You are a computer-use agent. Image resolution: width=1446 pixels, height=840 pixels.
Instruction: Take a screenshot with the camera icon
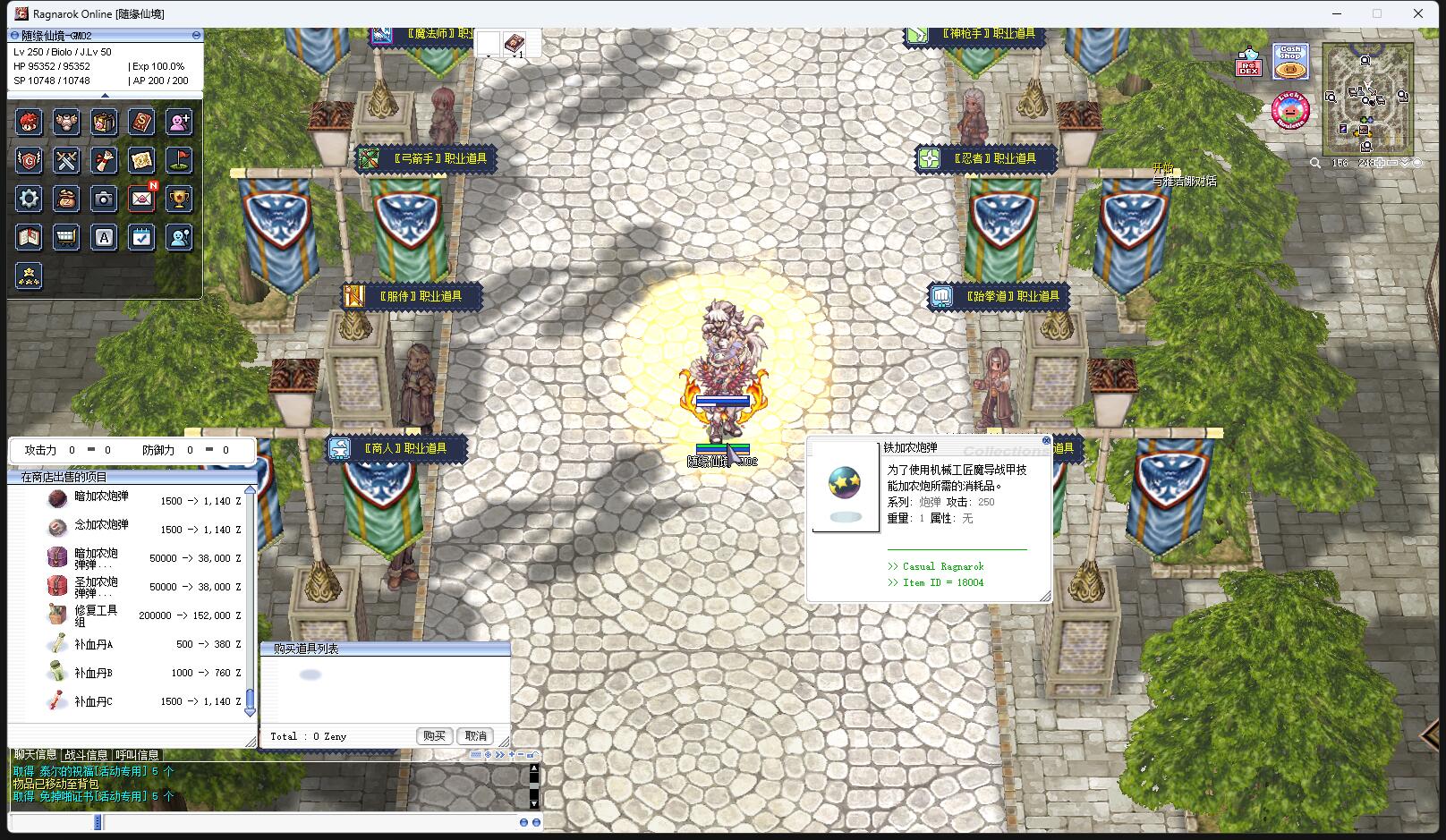click(104, 199)
